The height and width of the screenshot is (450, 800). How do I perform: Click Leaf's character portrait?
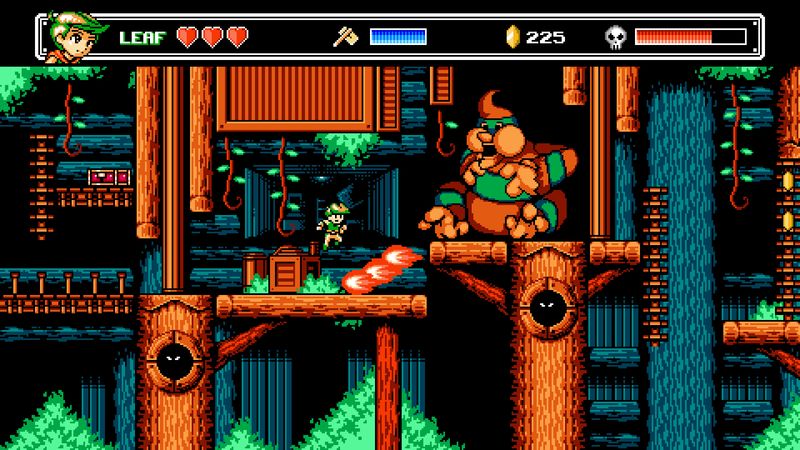click(73, 37)
